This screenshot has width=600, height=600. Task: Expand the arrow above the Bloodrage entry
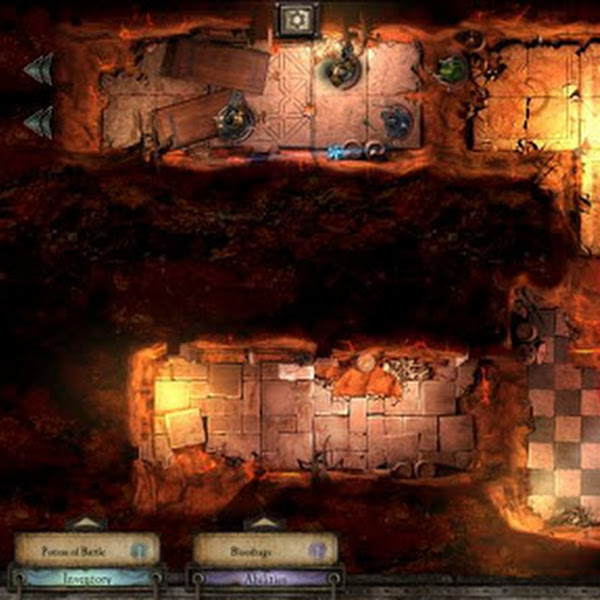259,523
